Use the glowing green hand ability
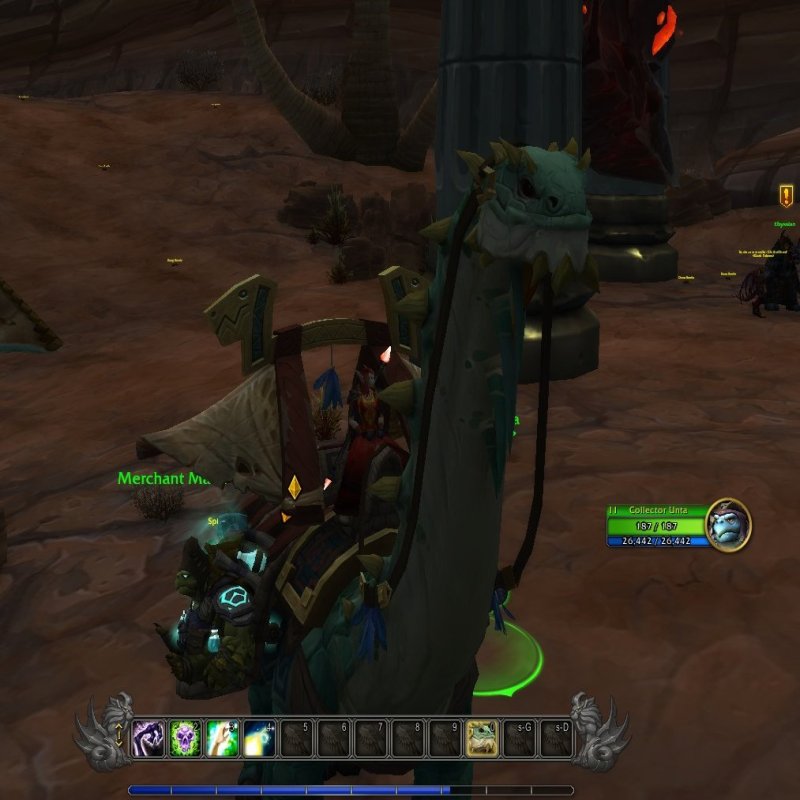This screenshot has width=800, height=800. (x=223, y=738)
